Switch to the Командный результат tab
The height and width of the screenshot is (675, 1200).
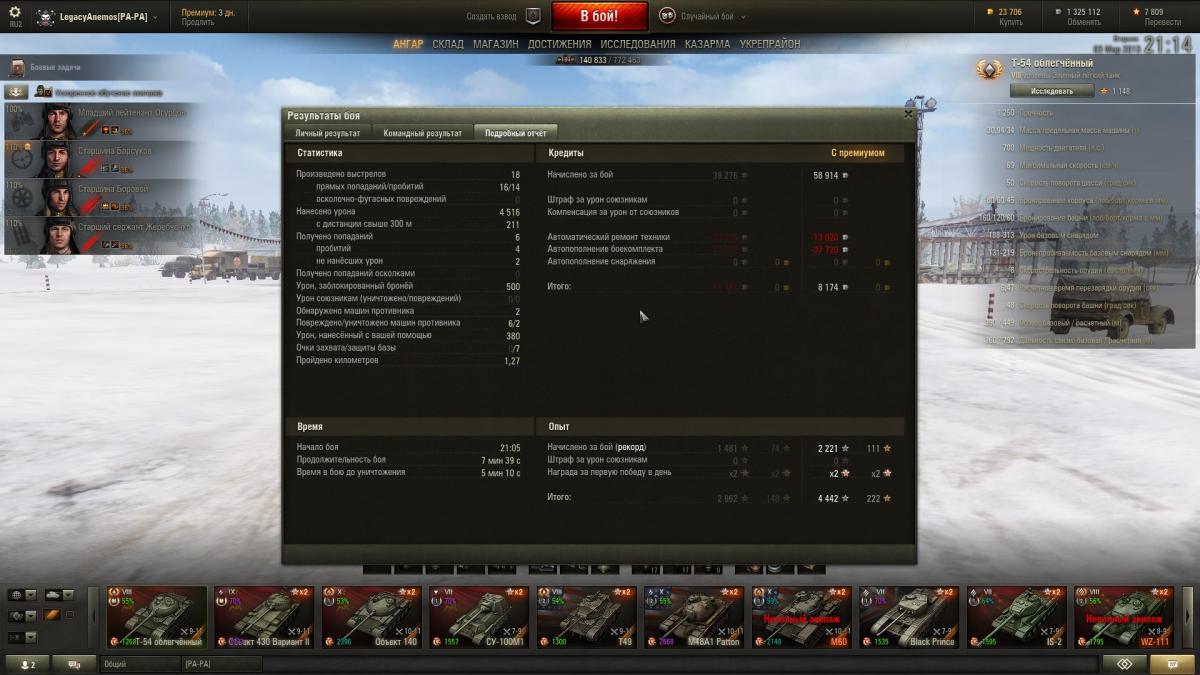pyautogui.click(x=422, y=133)
